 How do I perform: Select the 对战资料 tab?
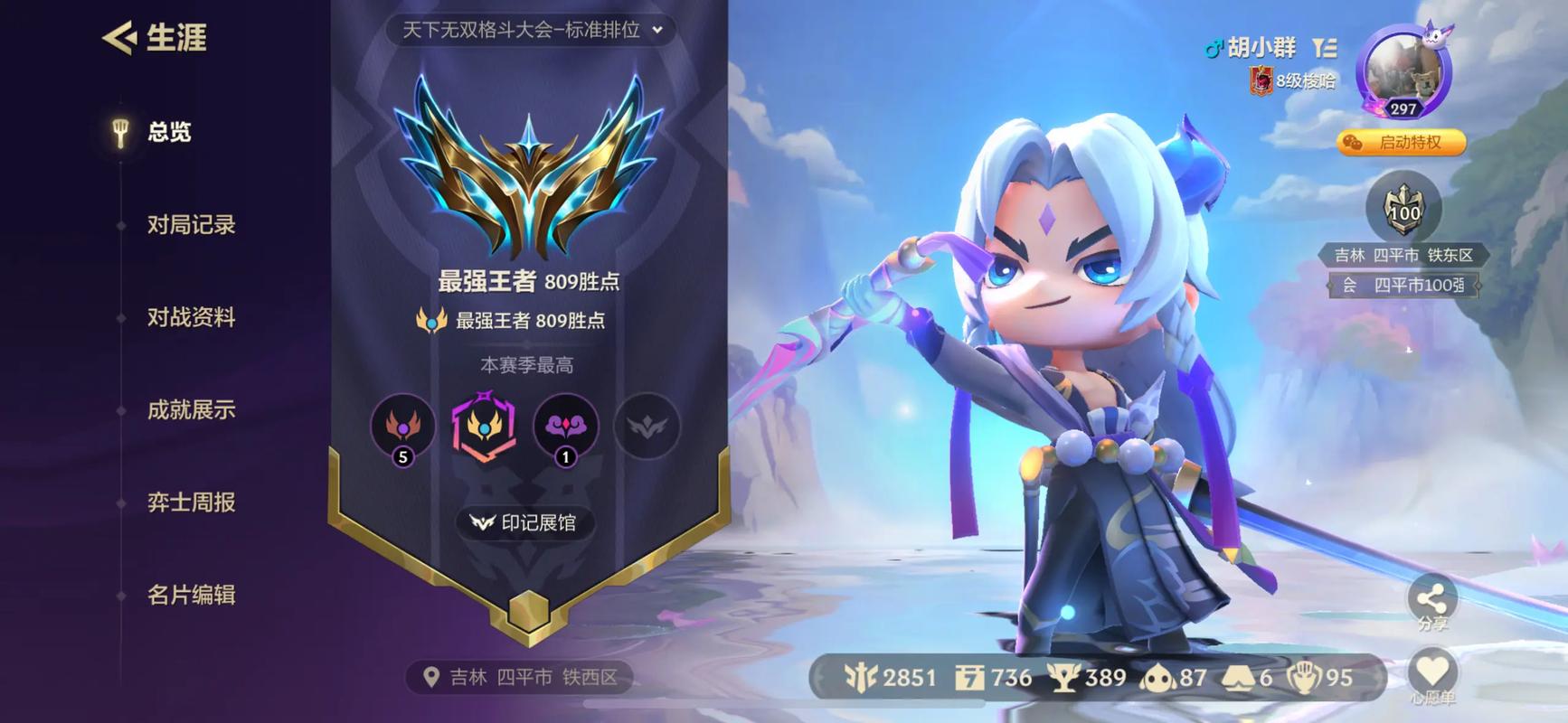(191, 317)
